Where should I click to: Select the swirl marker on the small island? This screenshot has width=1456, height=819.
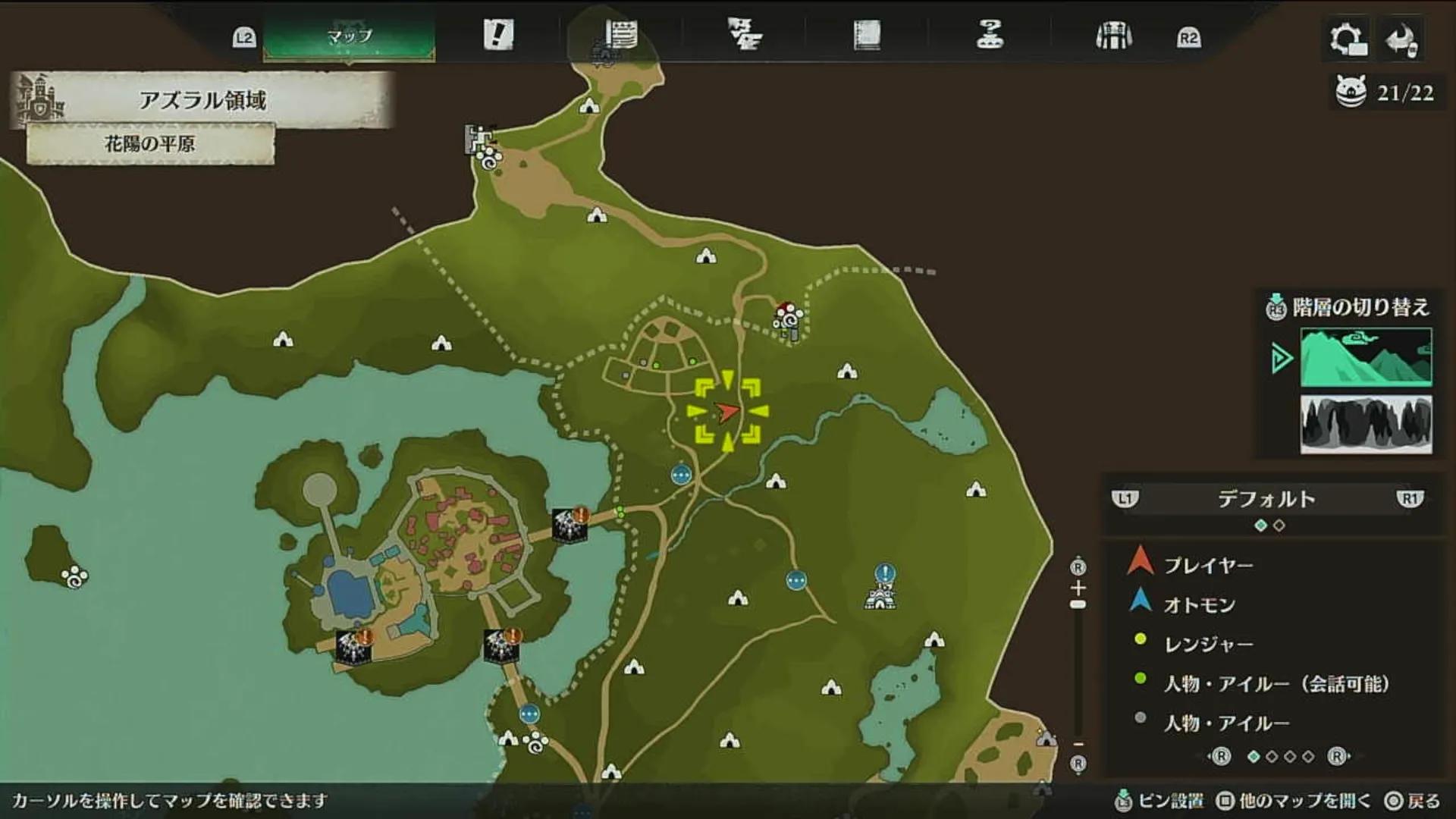tap(75, 578)
